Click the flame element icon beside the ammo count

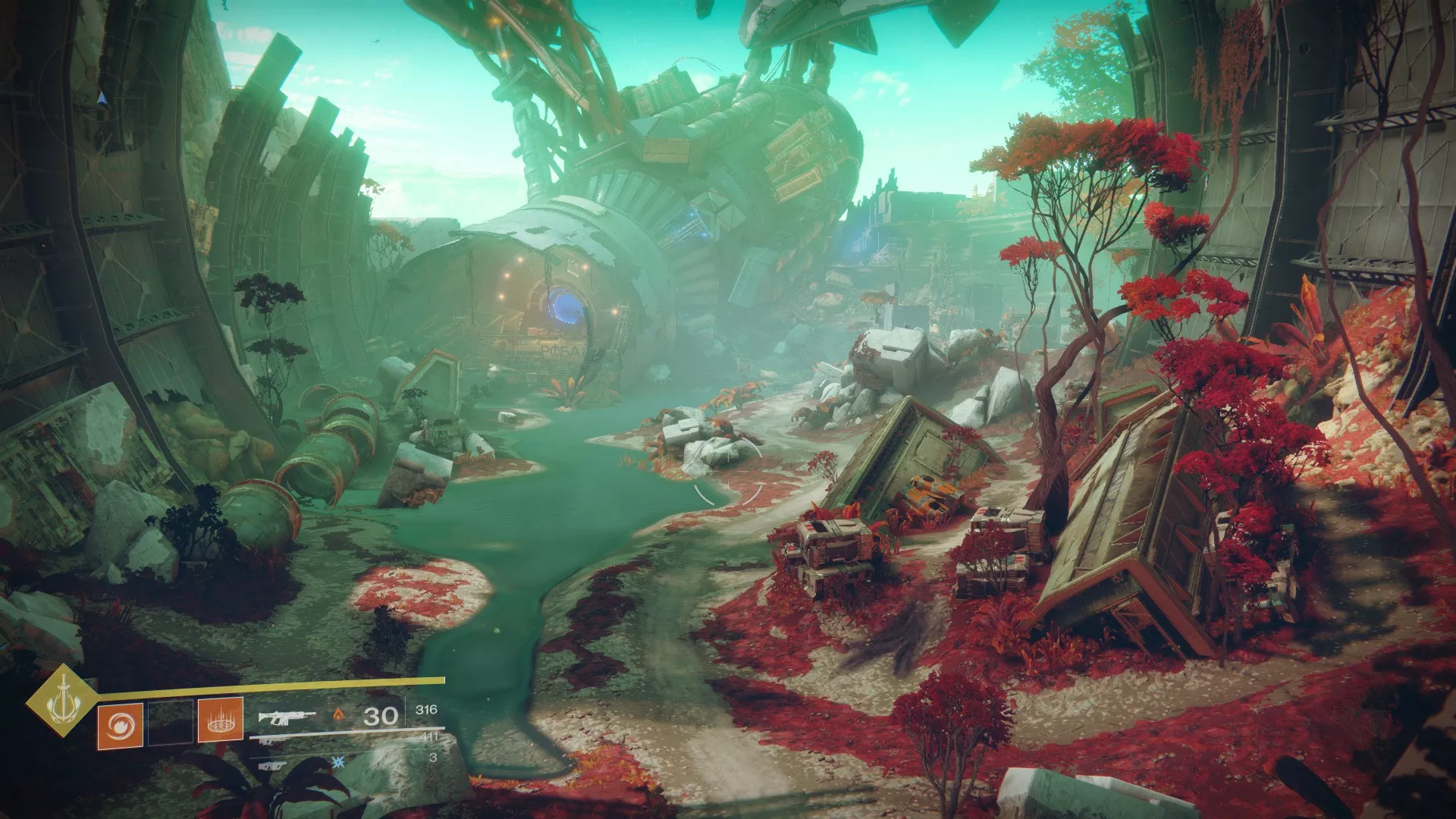[338, 716]
